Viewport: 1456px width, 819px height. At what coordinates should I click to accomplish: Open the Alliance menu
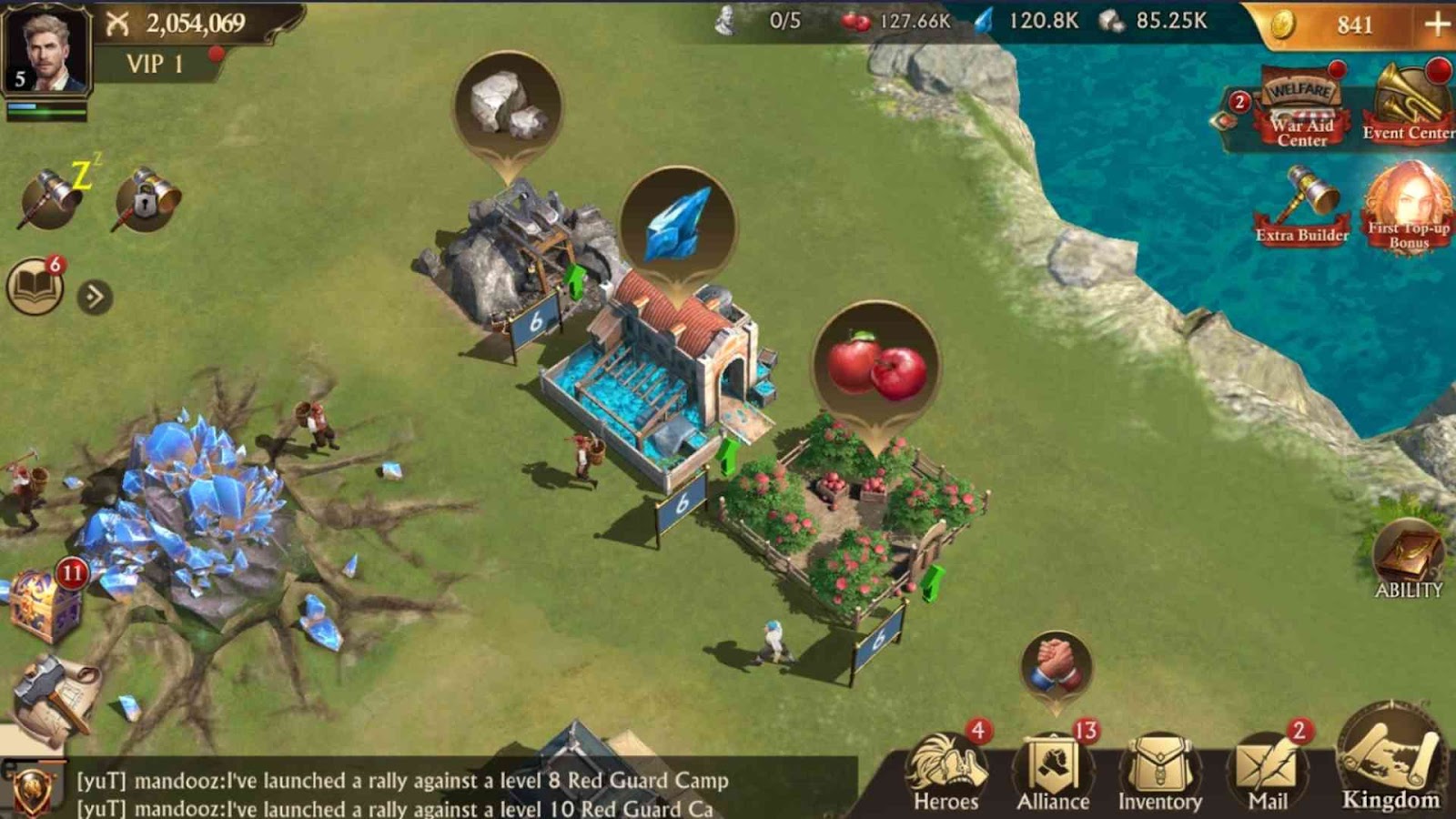point(1053,773)
